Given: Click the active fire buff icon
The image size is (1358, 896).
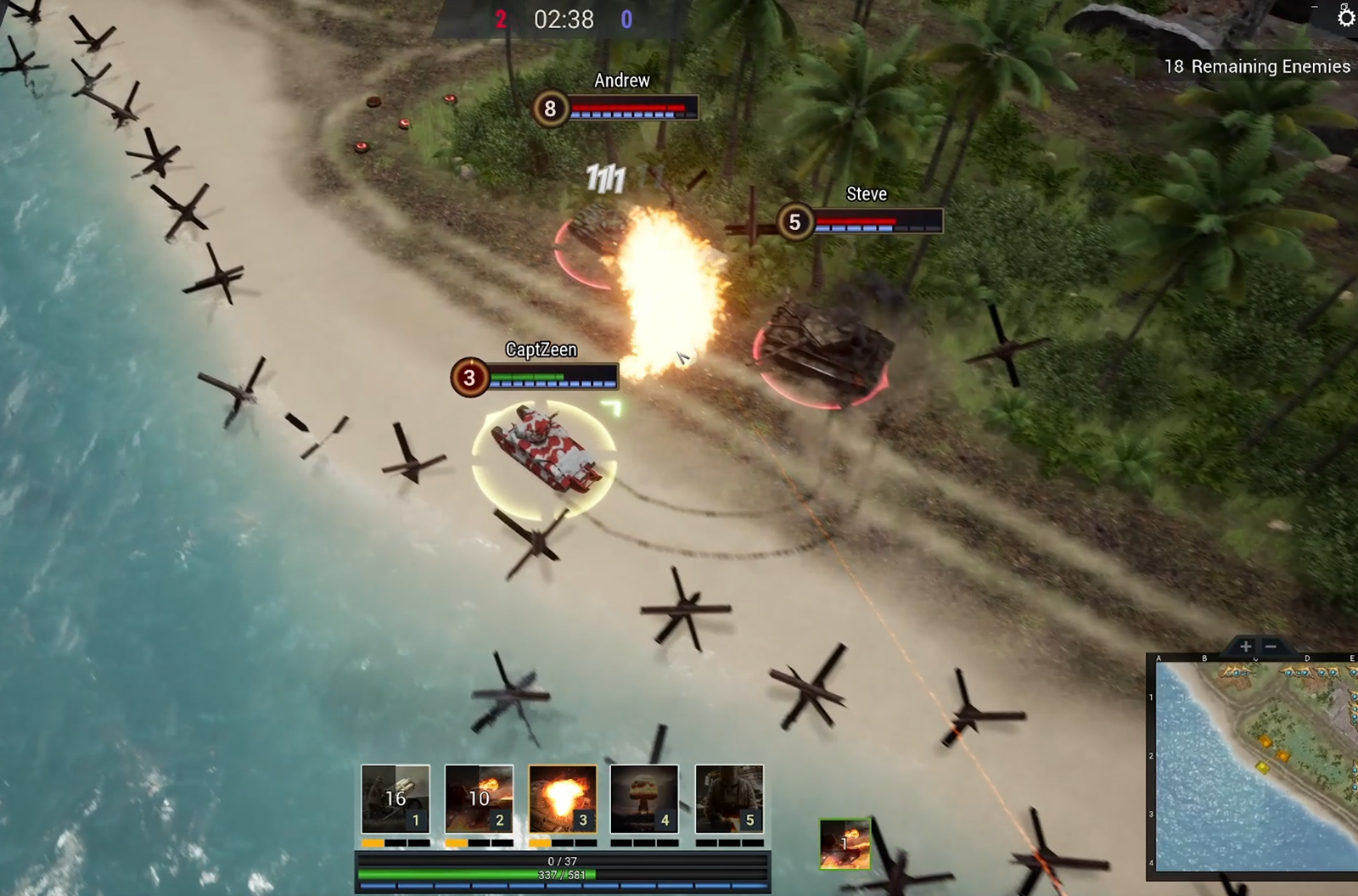Looking at the screenshot, I should [x=845, y=843].
